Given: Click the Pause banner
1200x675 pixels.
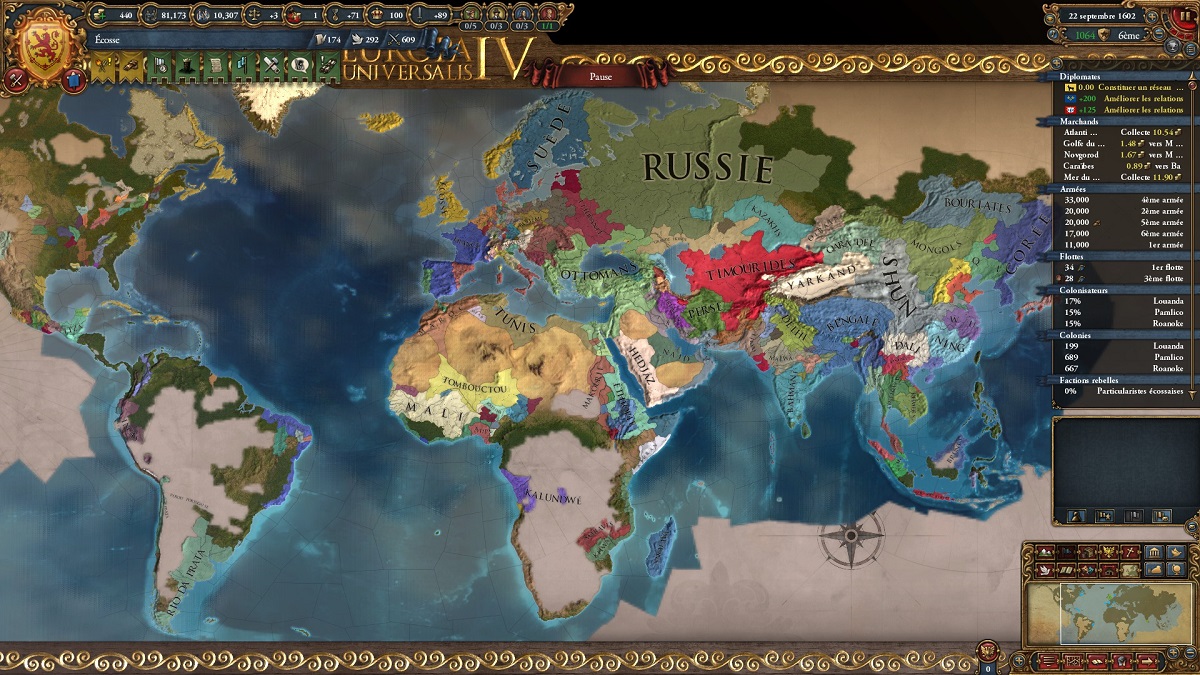Looking at the screenshot, I should tap(600, 75).
